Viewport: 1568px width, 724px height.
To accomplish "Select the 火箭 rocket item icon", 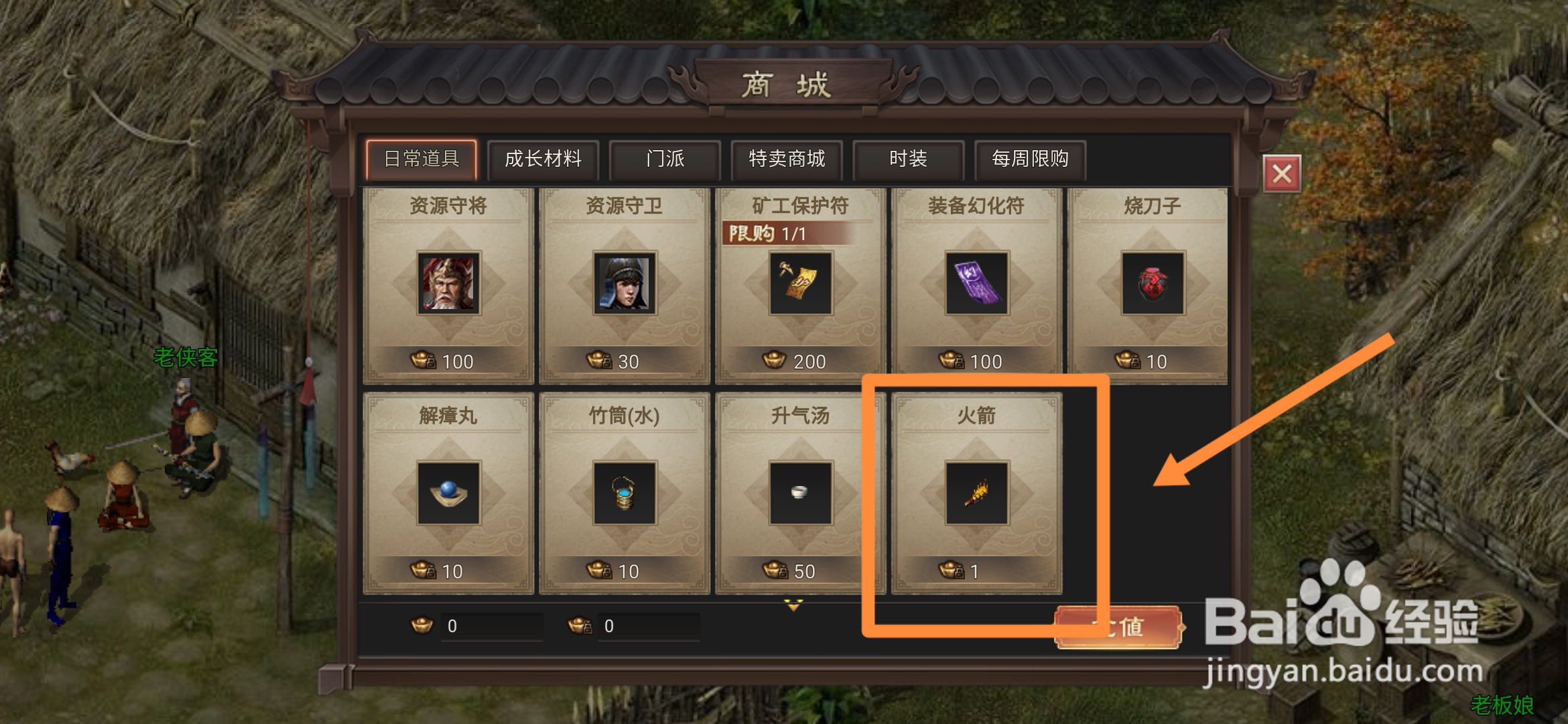I will [977, 494].
